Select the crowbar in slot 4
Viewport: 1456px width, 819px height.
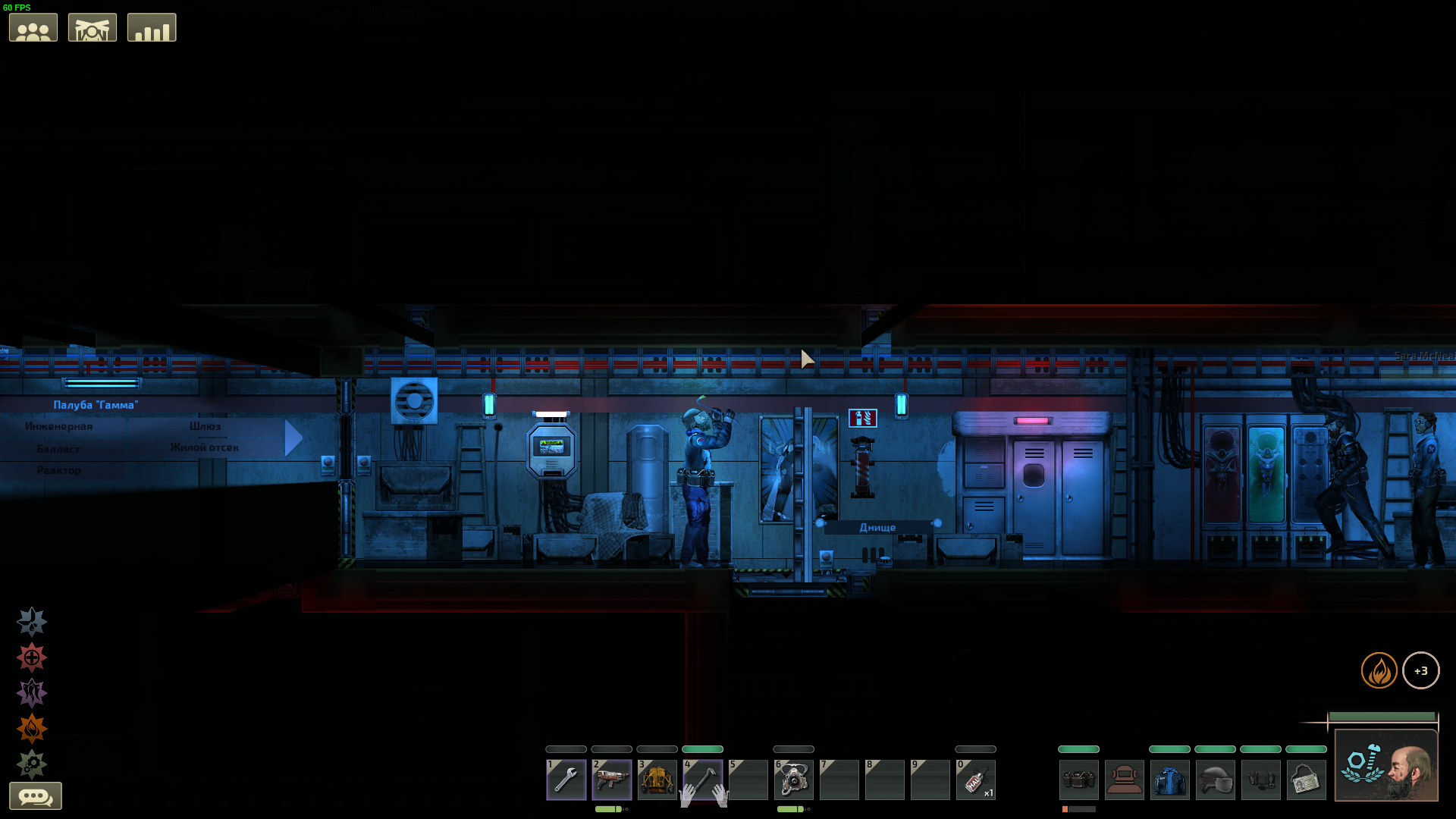(703, 780)
